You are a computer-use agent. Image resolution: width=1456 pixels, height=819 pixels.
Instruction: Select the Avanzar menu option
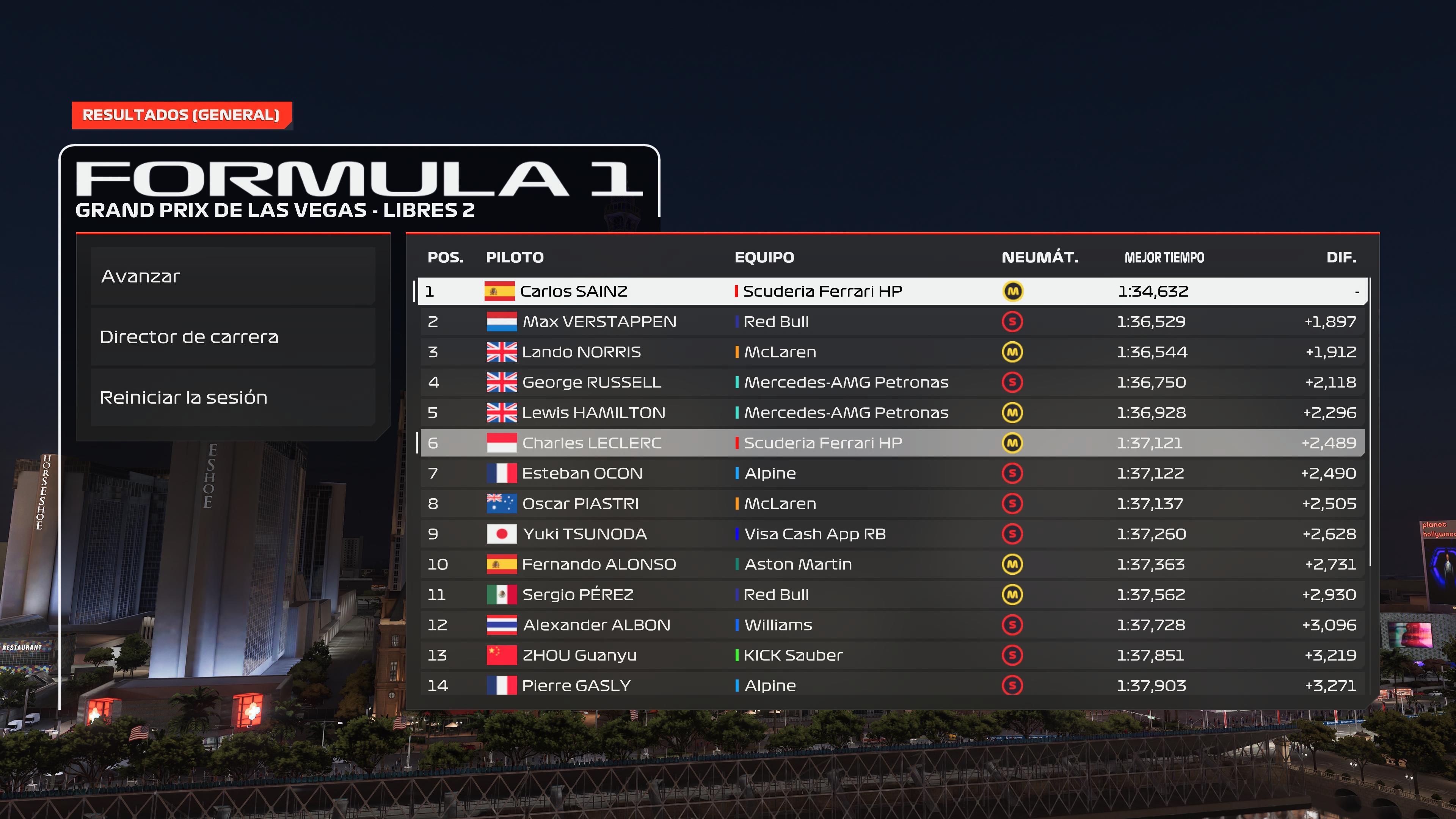click(233, 276)
